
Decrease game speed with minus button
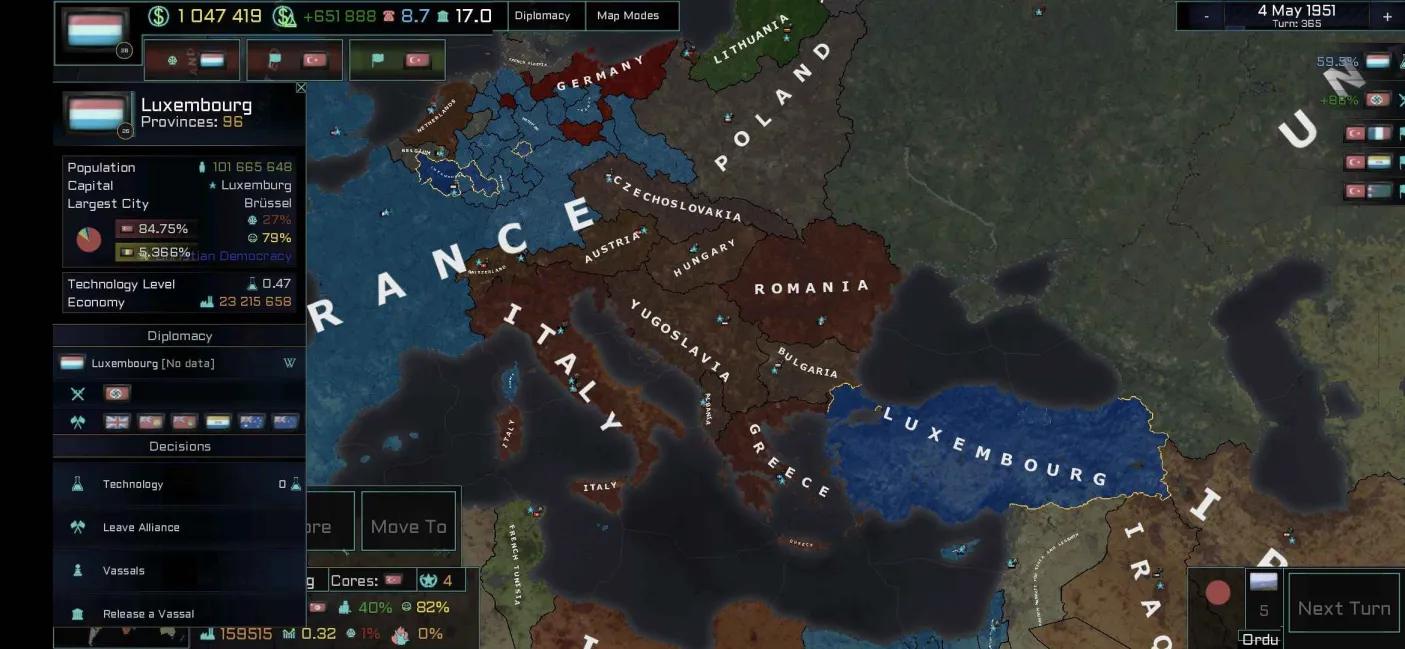coord(1206,16)
